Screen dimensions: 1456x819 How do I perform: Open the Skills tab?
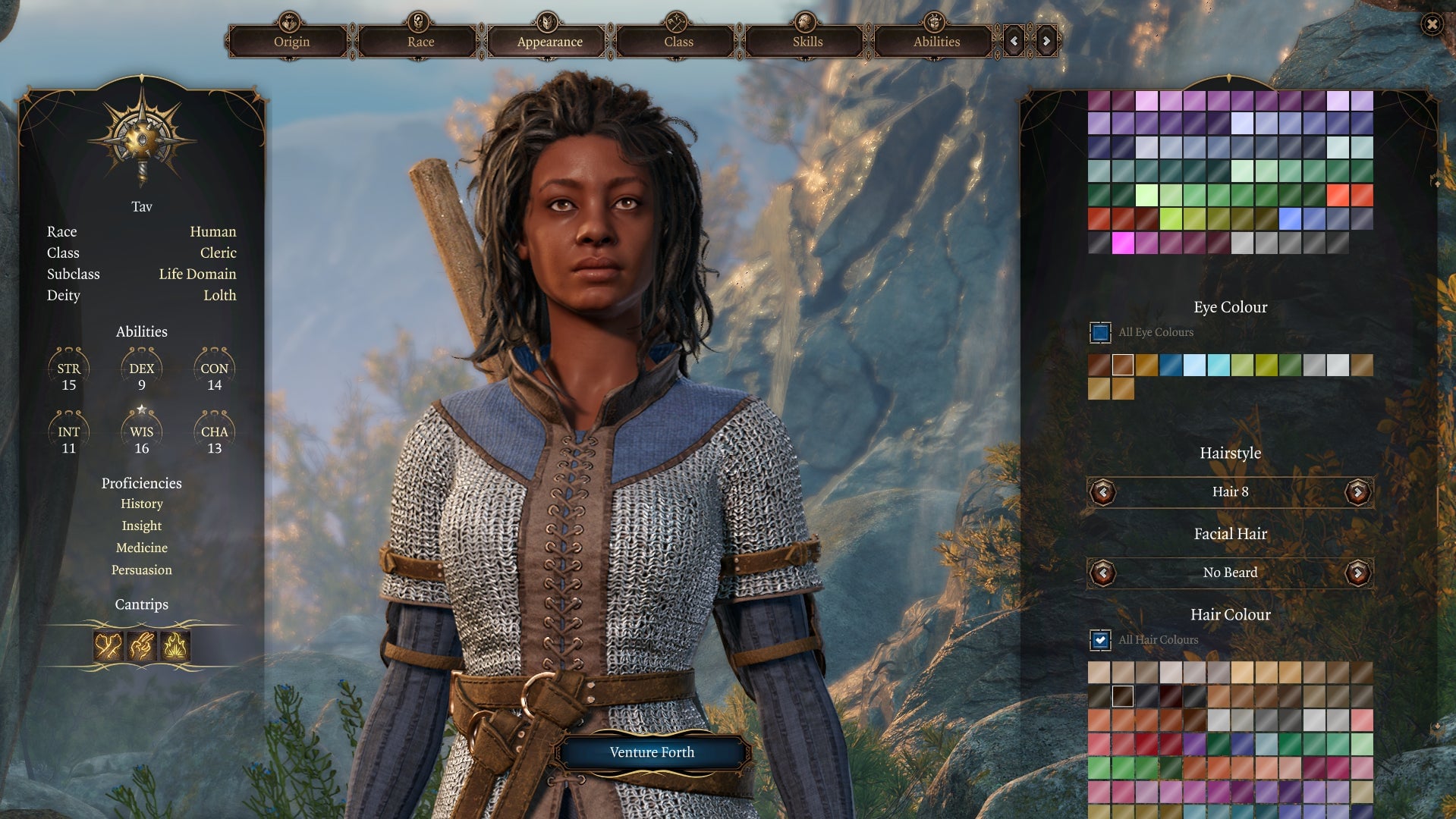pos(807,42)
